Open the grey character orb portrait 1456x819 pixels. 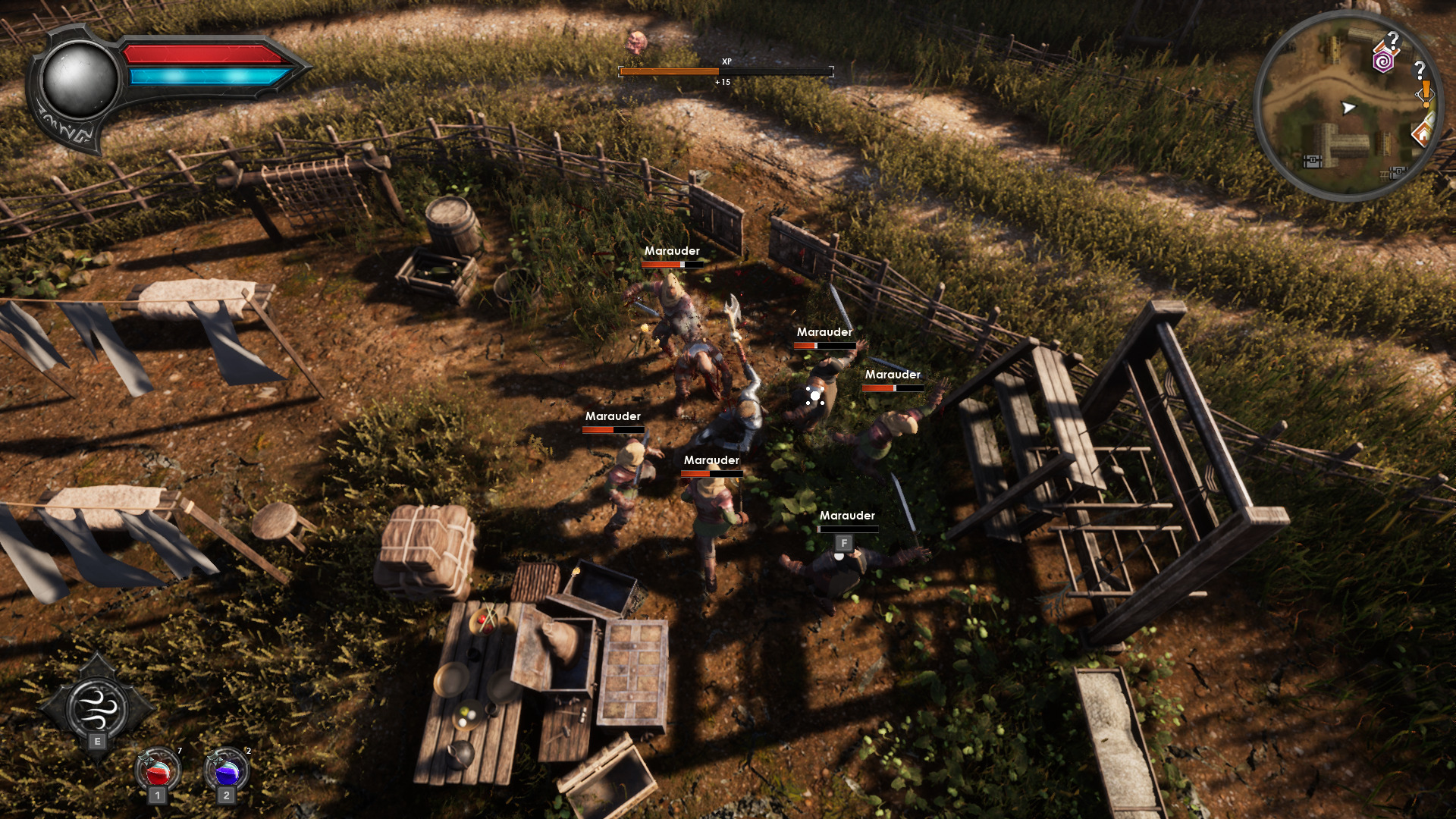click(x=79, y=80)
